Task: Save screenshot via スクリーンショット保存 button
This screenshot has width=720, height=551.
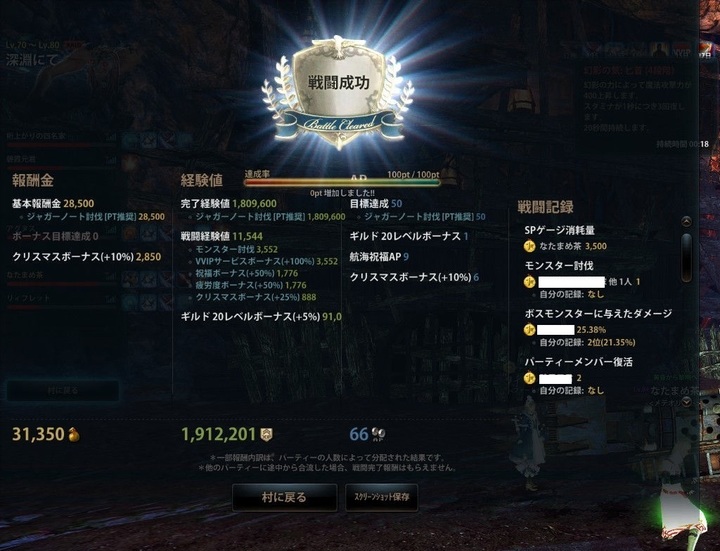Action: tap(380, 496)
